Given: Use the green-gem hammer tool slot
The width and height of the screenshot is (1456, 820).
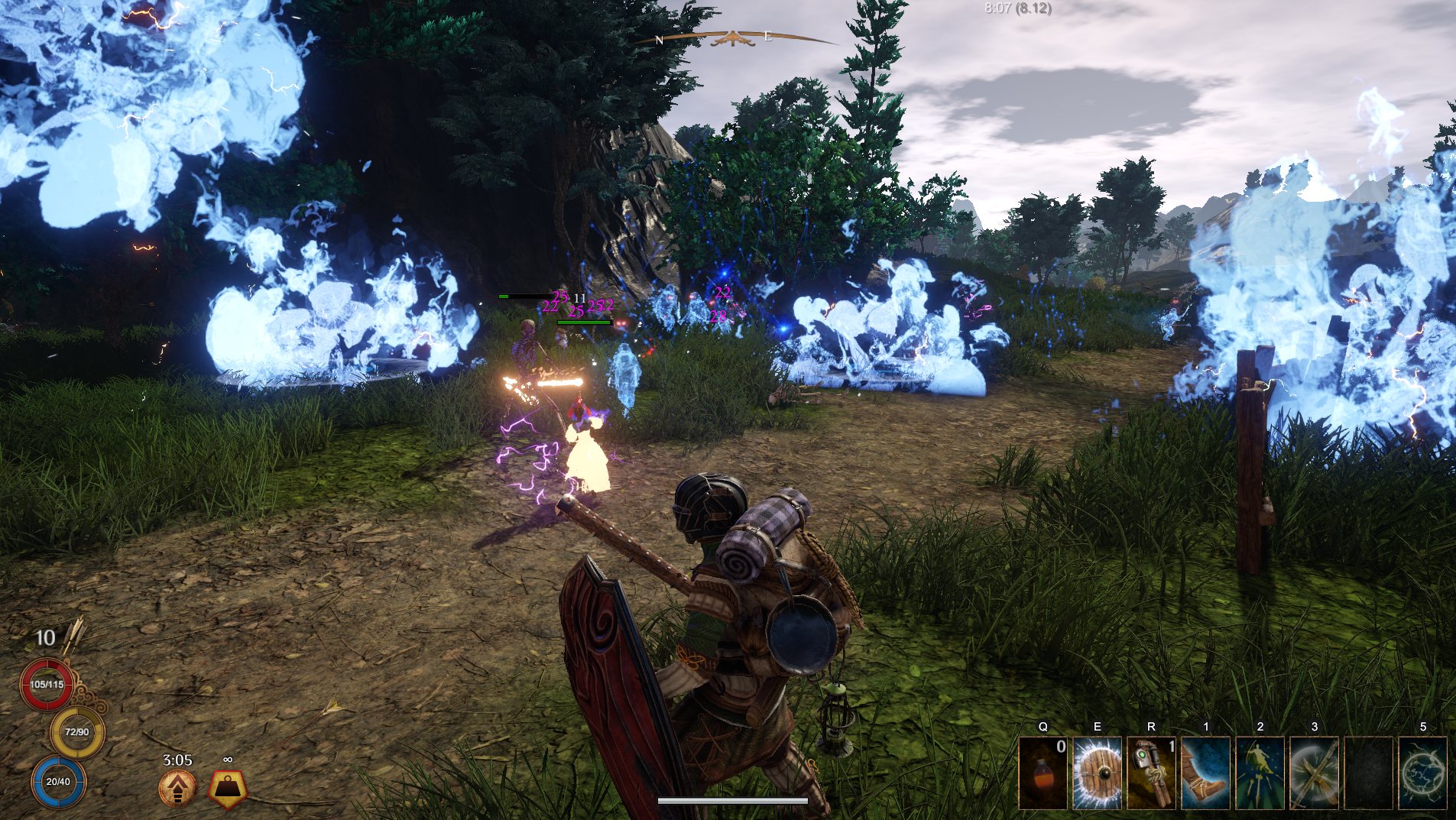Looking at the screenshot, I should [1151, 773].
